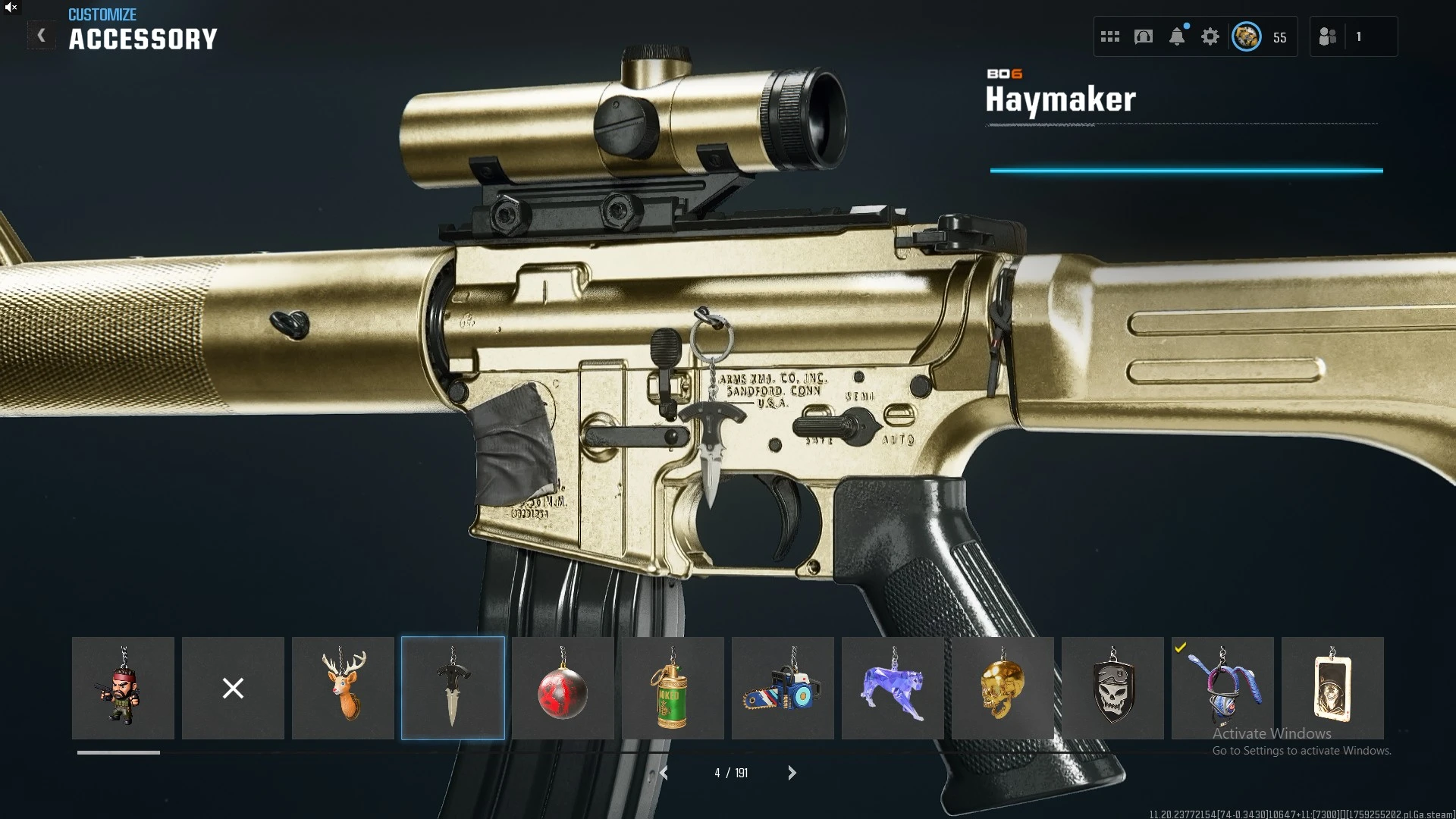1456x819 pixels.
Task: Open the notifications bell
Action: pyautogui.click(x=1177, y=36)
